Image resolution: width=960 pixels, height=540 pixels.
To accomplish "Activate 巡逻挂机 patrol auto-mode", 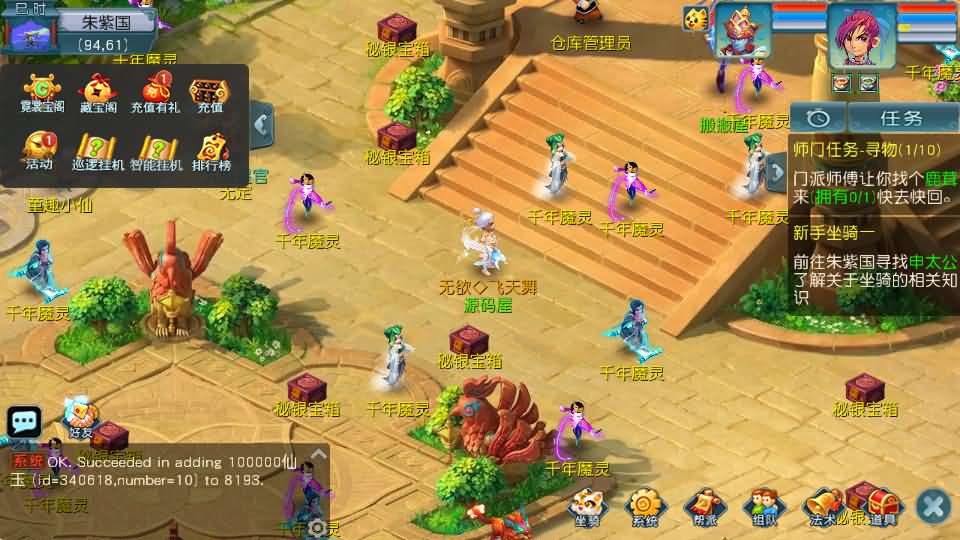I will pyautogui.click(x=97, y=150).
